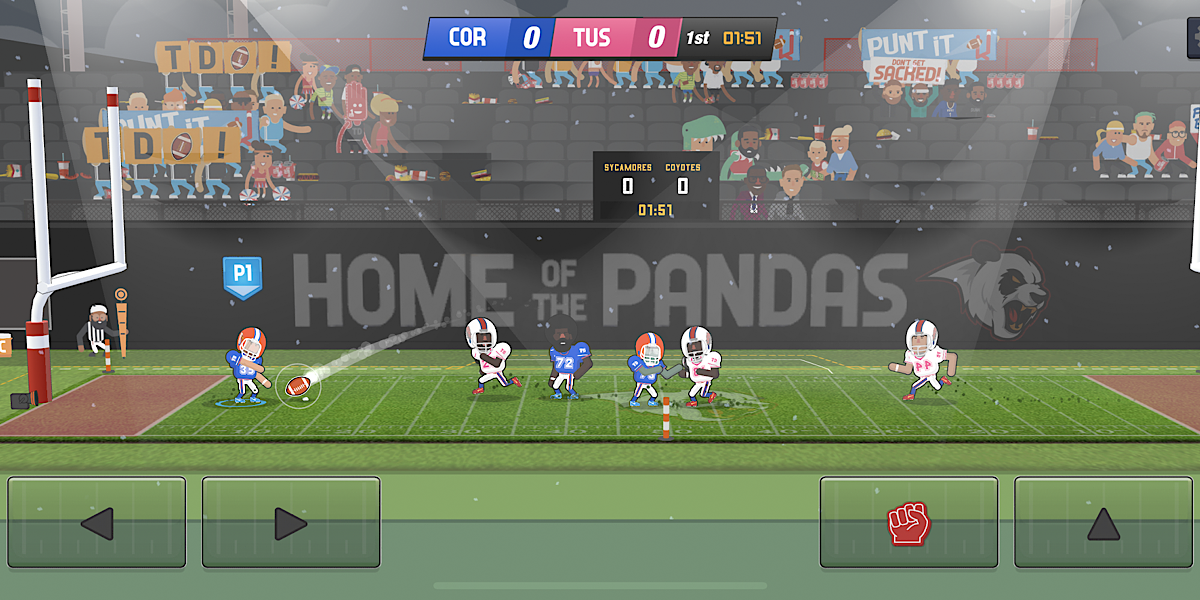
Task: Tap the move left arrow button
Action: [x=97, y=522]
